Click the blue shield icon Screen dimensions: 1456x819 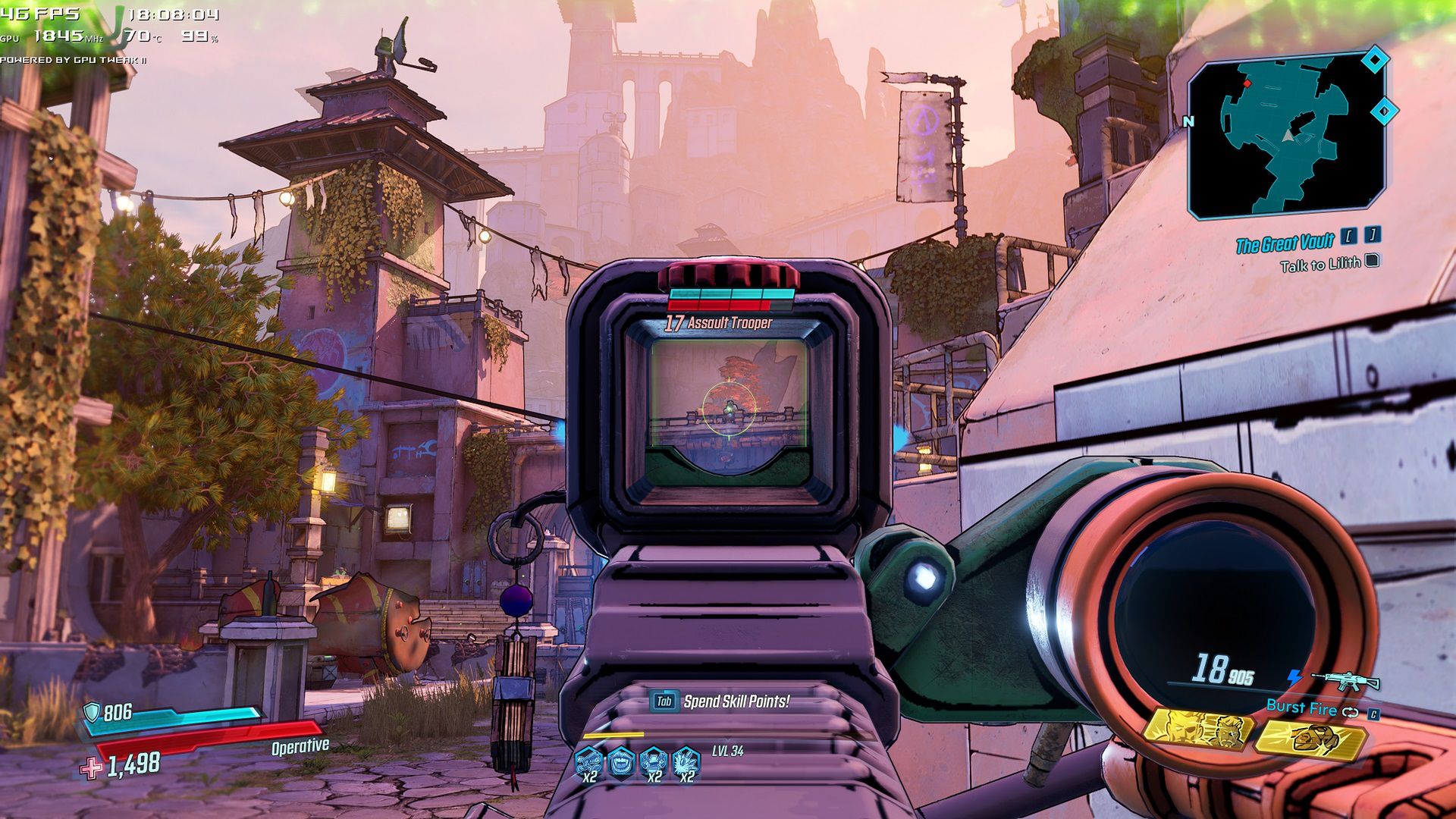click(x=92, y=711)
